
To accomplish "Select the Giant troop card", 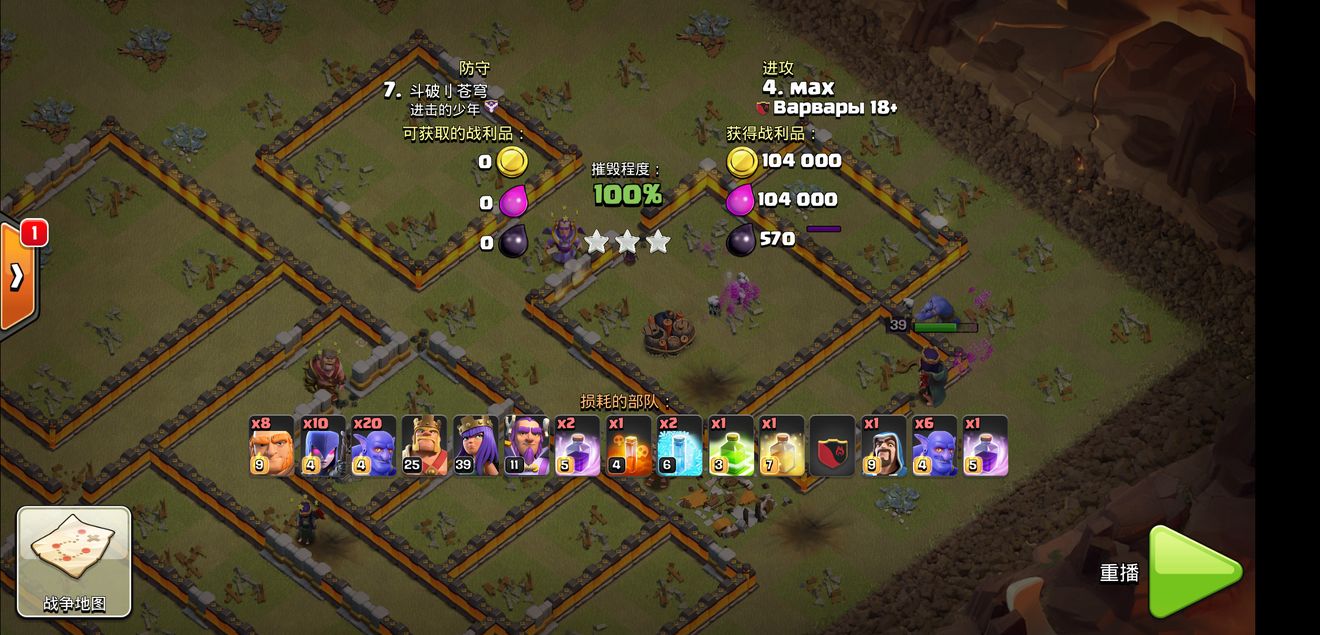I will click(271, 446).
